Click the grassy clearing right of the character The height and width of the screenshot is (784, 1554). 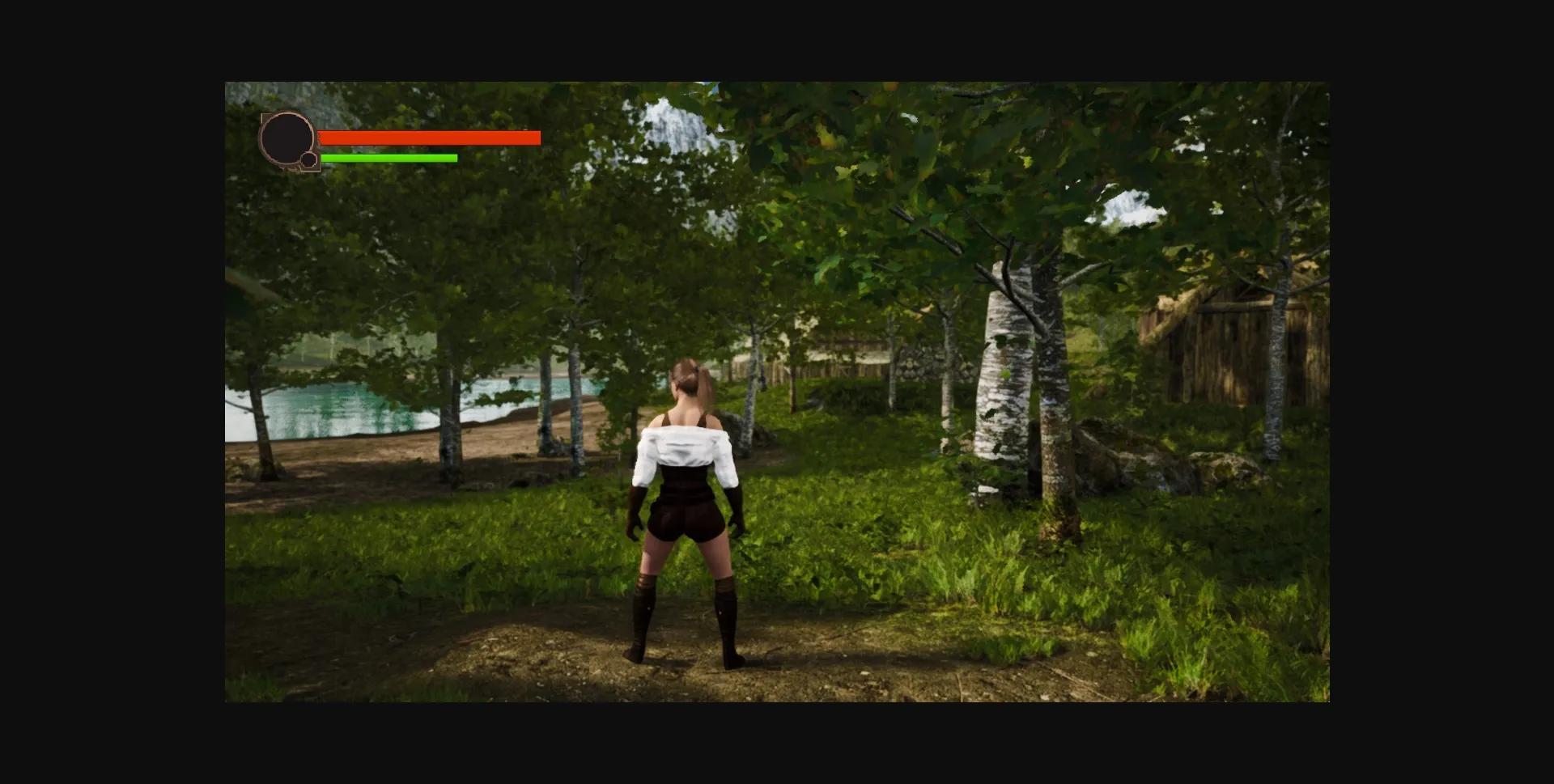click(x=931, y=566)
